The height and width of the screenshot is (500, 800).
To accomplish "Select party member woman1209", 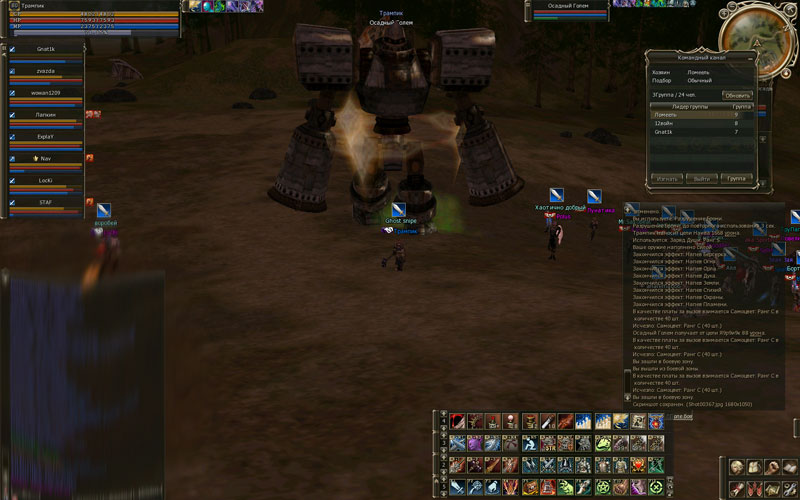I will coord(47,93).
